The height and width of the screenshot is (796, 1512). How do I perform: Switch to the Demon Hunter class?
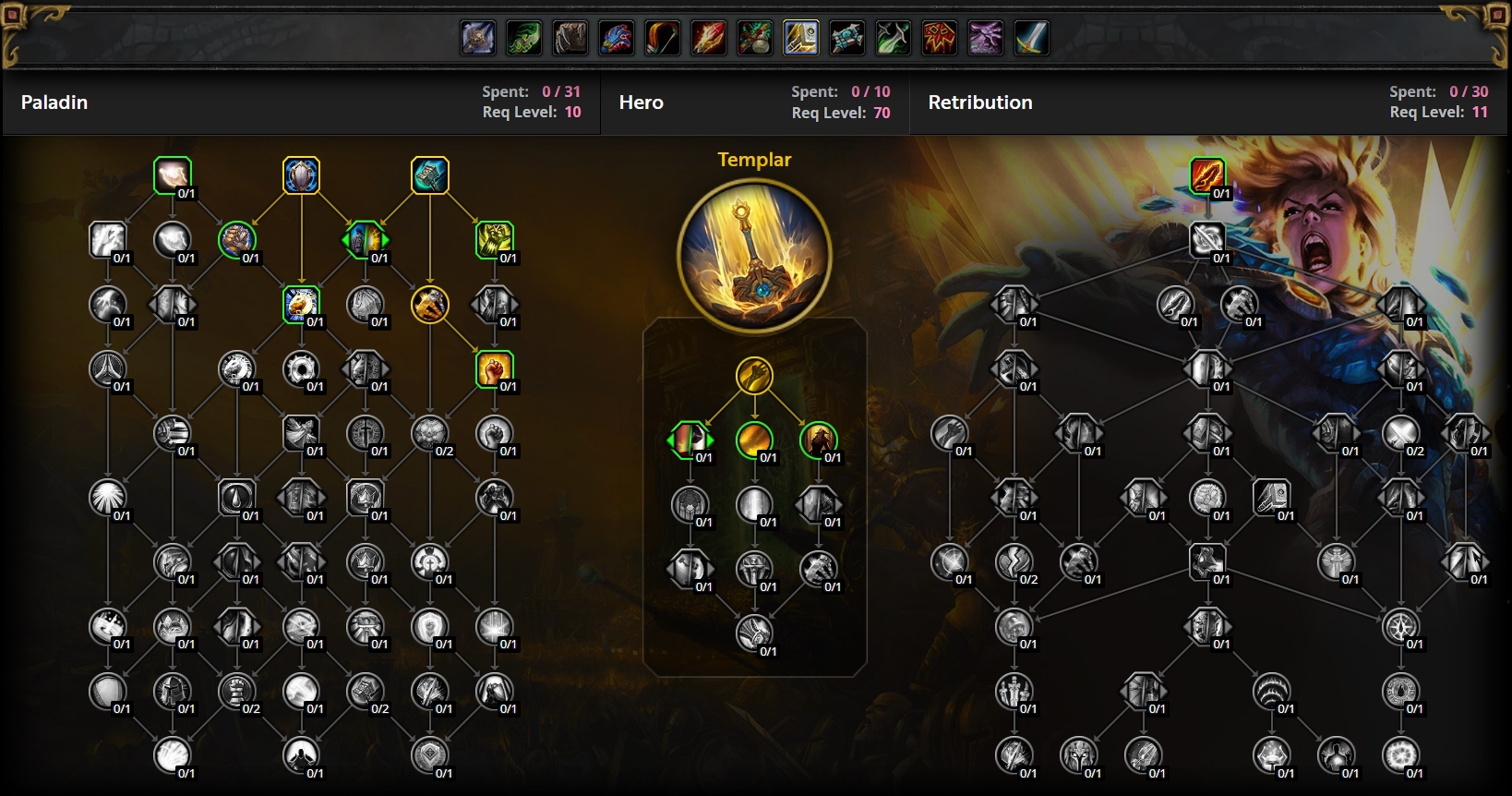524,38
